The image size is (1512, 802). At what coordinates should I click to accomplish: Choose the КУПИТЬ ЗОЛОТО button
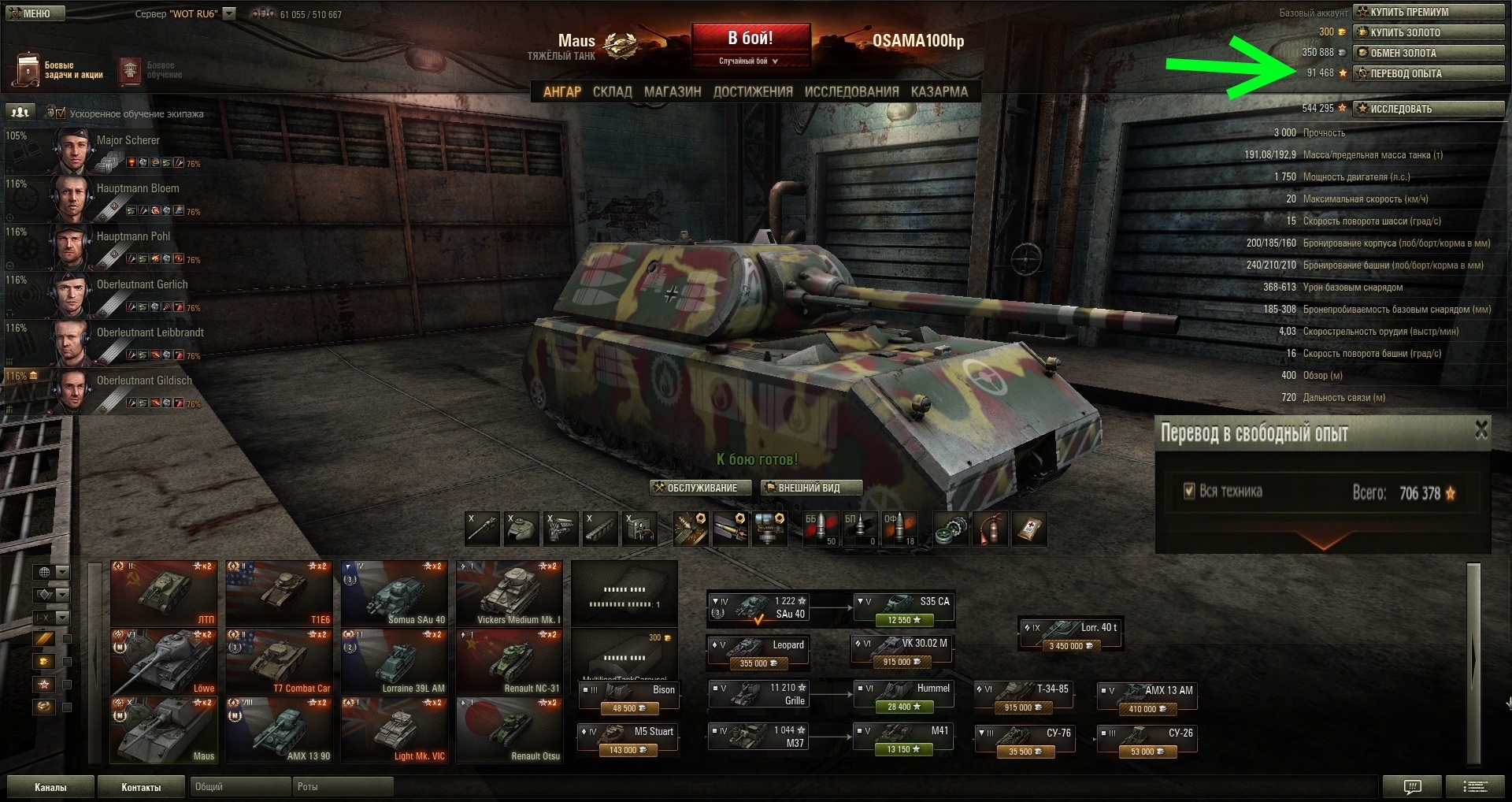[x=1428, y=32]
